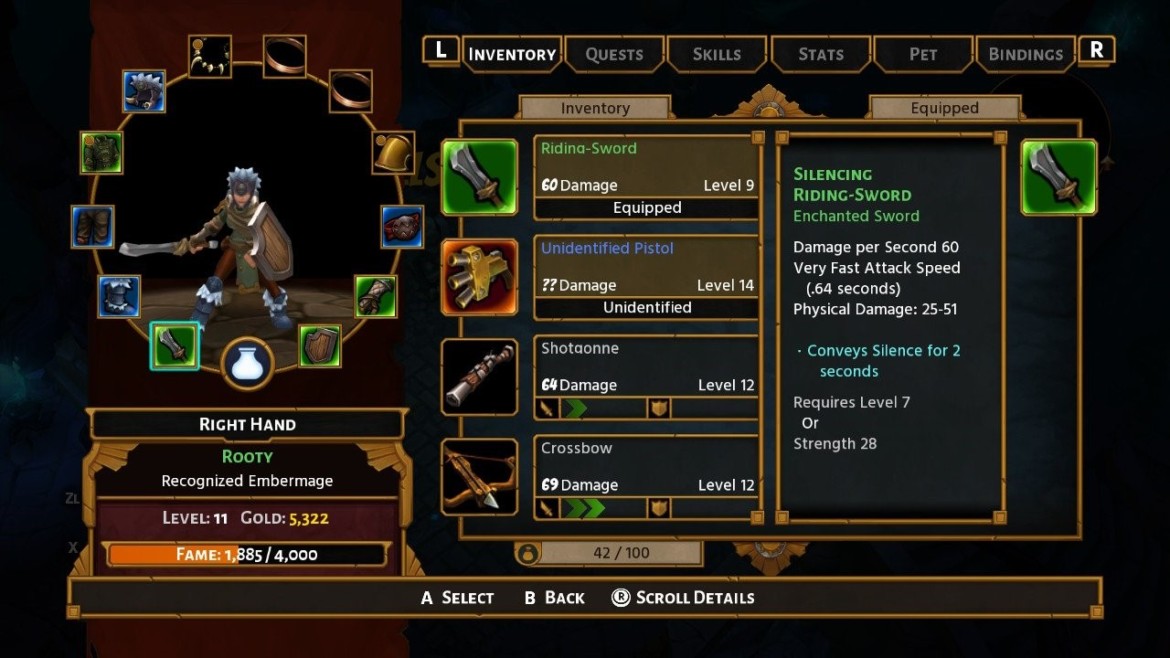Select the spiked helmet equipment slot

click(144, 91)
